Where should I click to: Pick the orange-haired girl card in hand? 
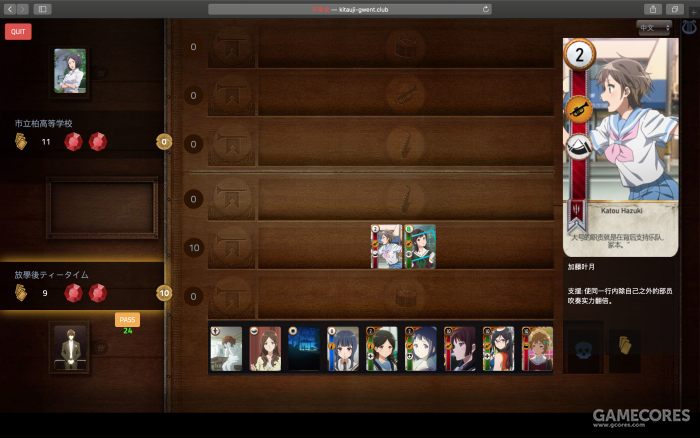pos(536,349)
